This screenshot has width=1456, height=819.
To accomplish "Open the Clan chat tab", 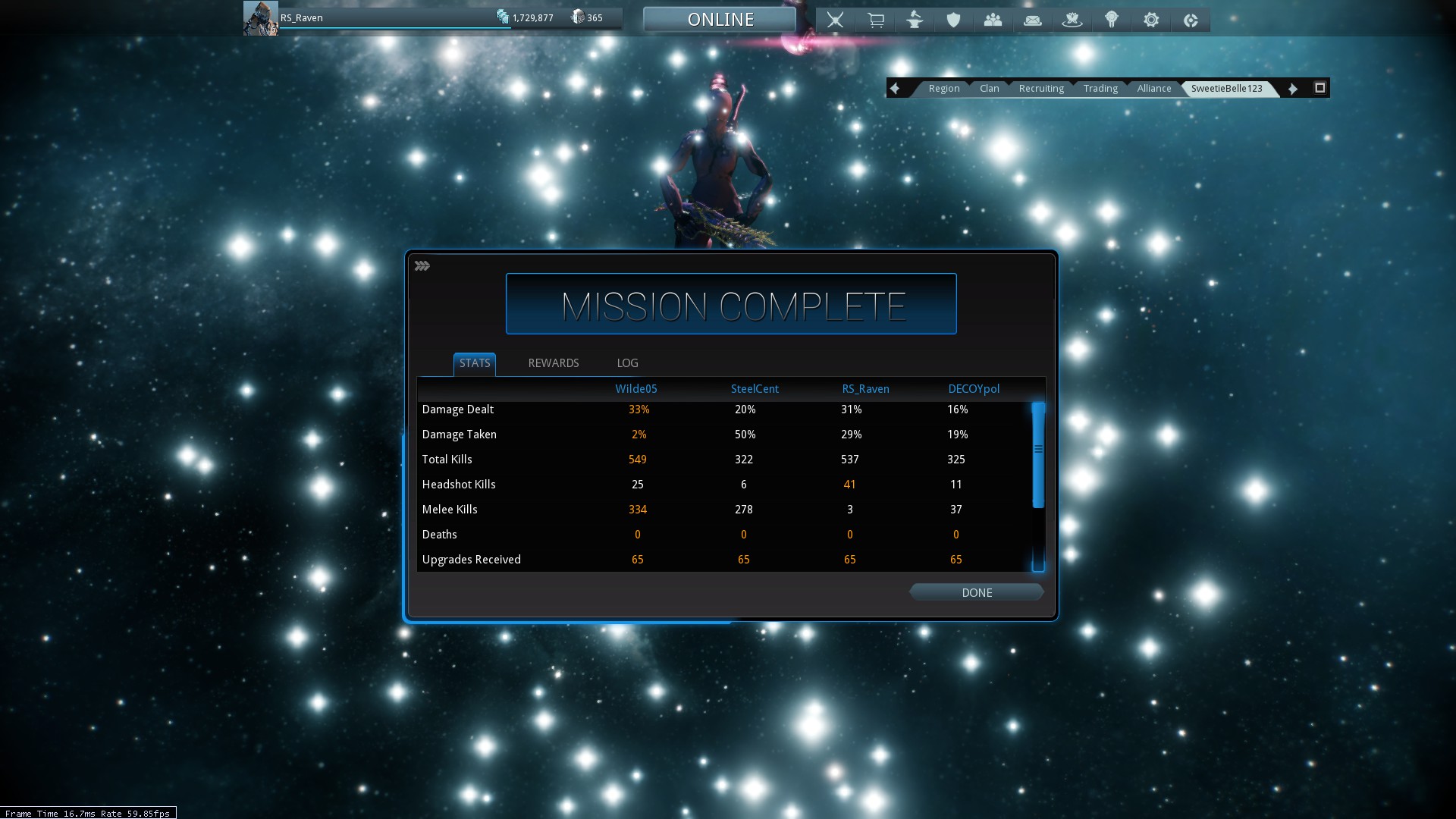I will 989,89.
